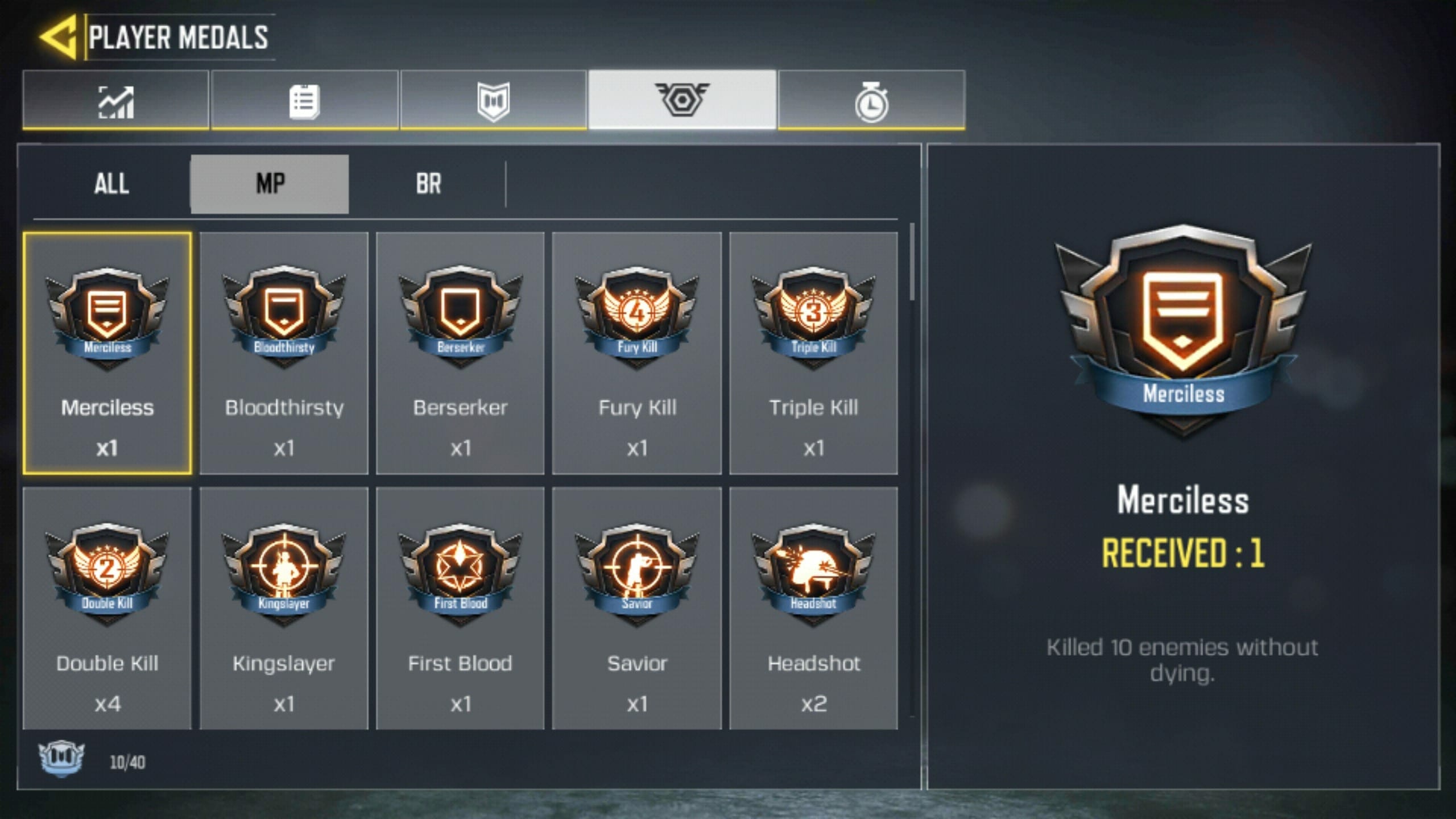Choose the Savior medal tile
The image size is (1456, 819).
pyautogui.click(x=637, y=607)
